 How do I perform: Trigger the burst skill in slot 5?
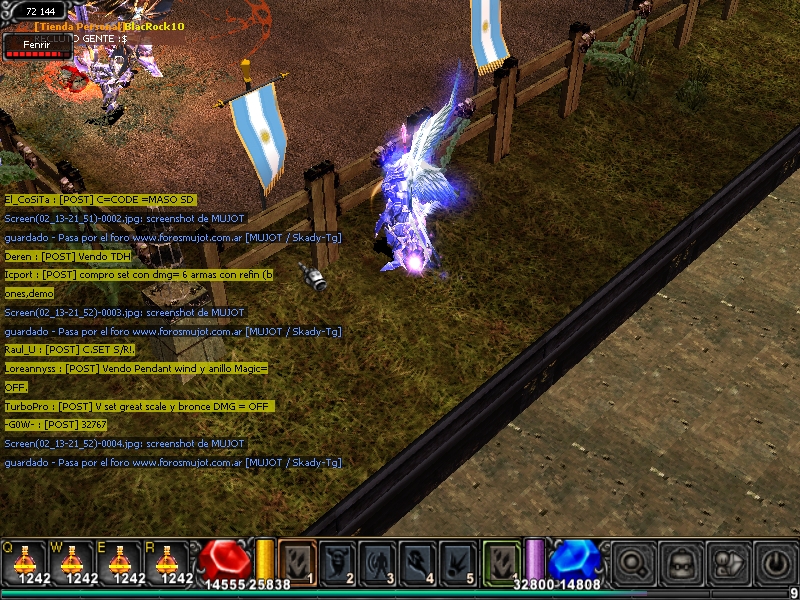point(457,561)
